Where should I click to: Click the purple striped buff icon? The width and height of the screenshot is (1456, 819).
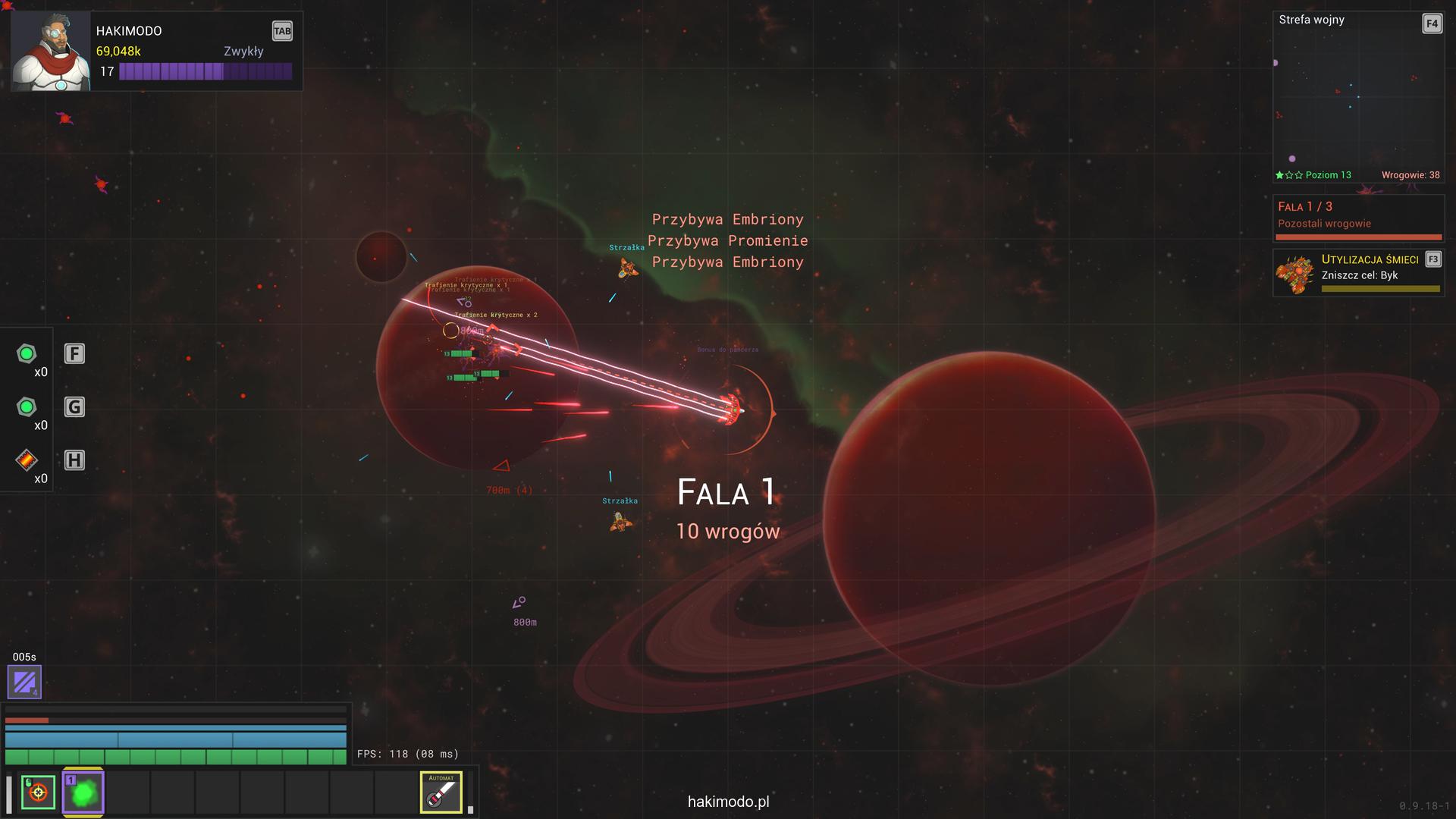[x=24, y=682]
